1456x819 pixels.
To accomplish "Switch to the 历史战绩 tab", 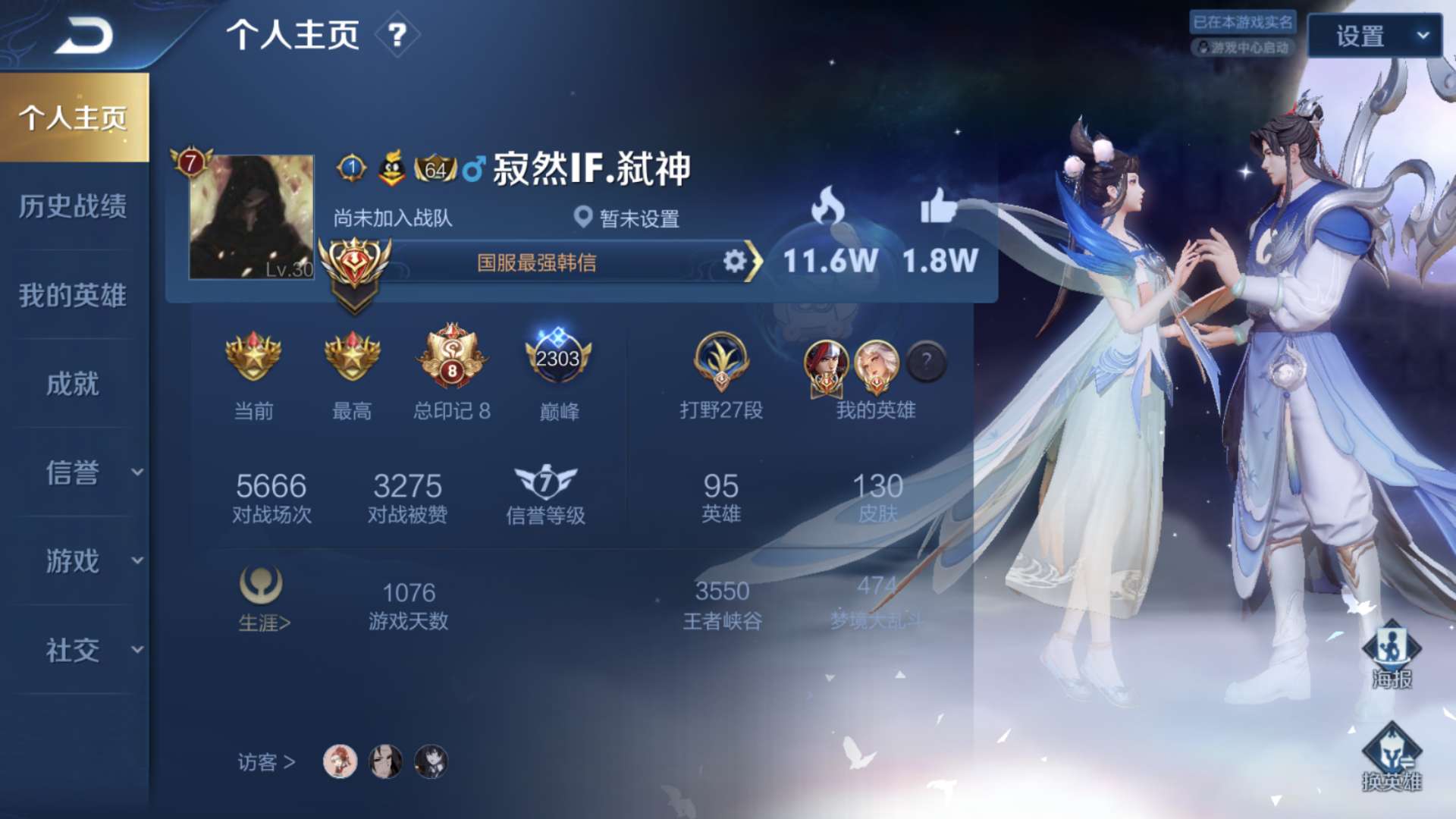I will [72, 209].
